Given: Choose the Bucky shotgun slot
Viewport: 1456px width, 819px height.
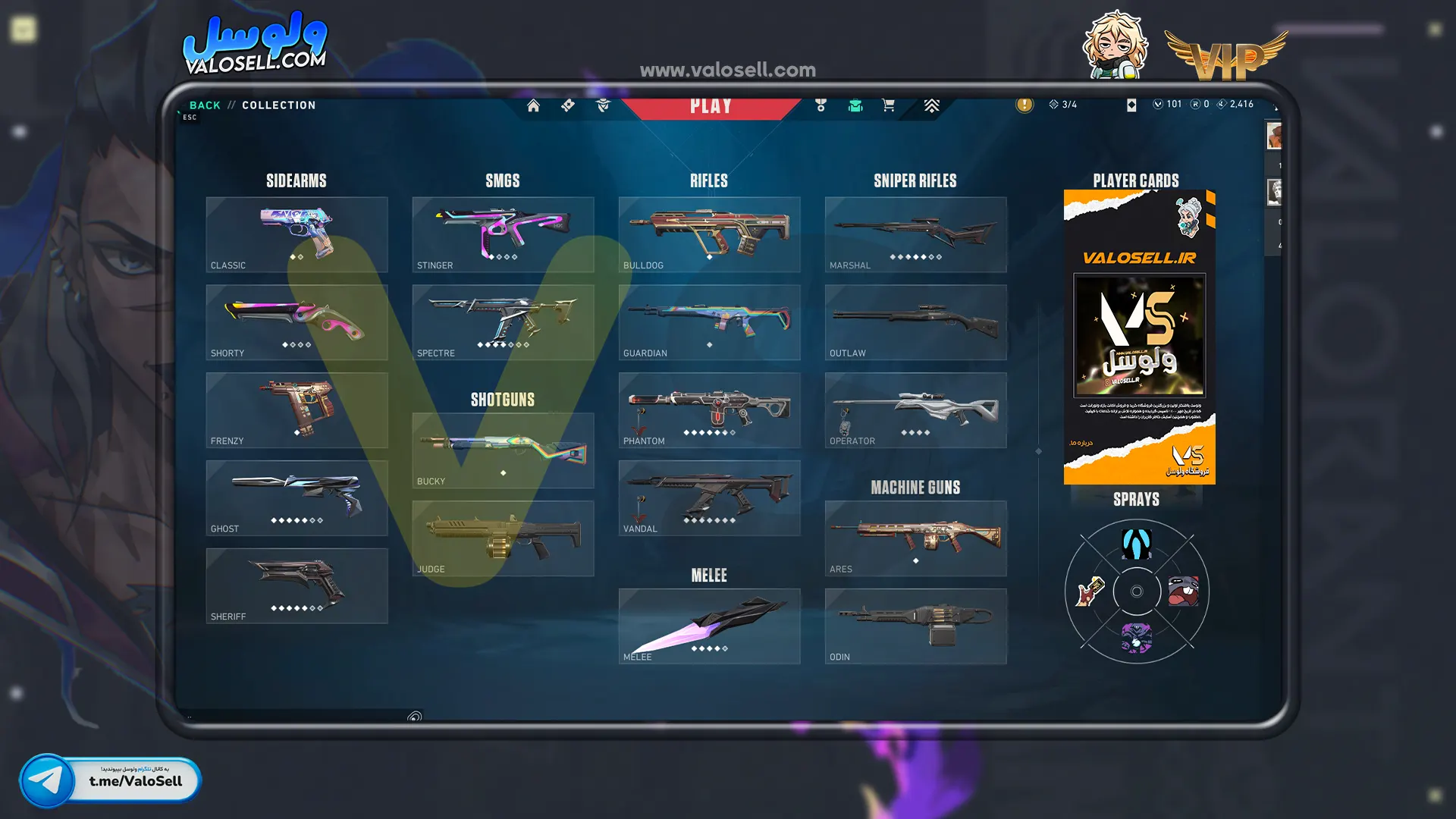Looking at the screenshot, I should pyautogui.click(x=503, y=450).
